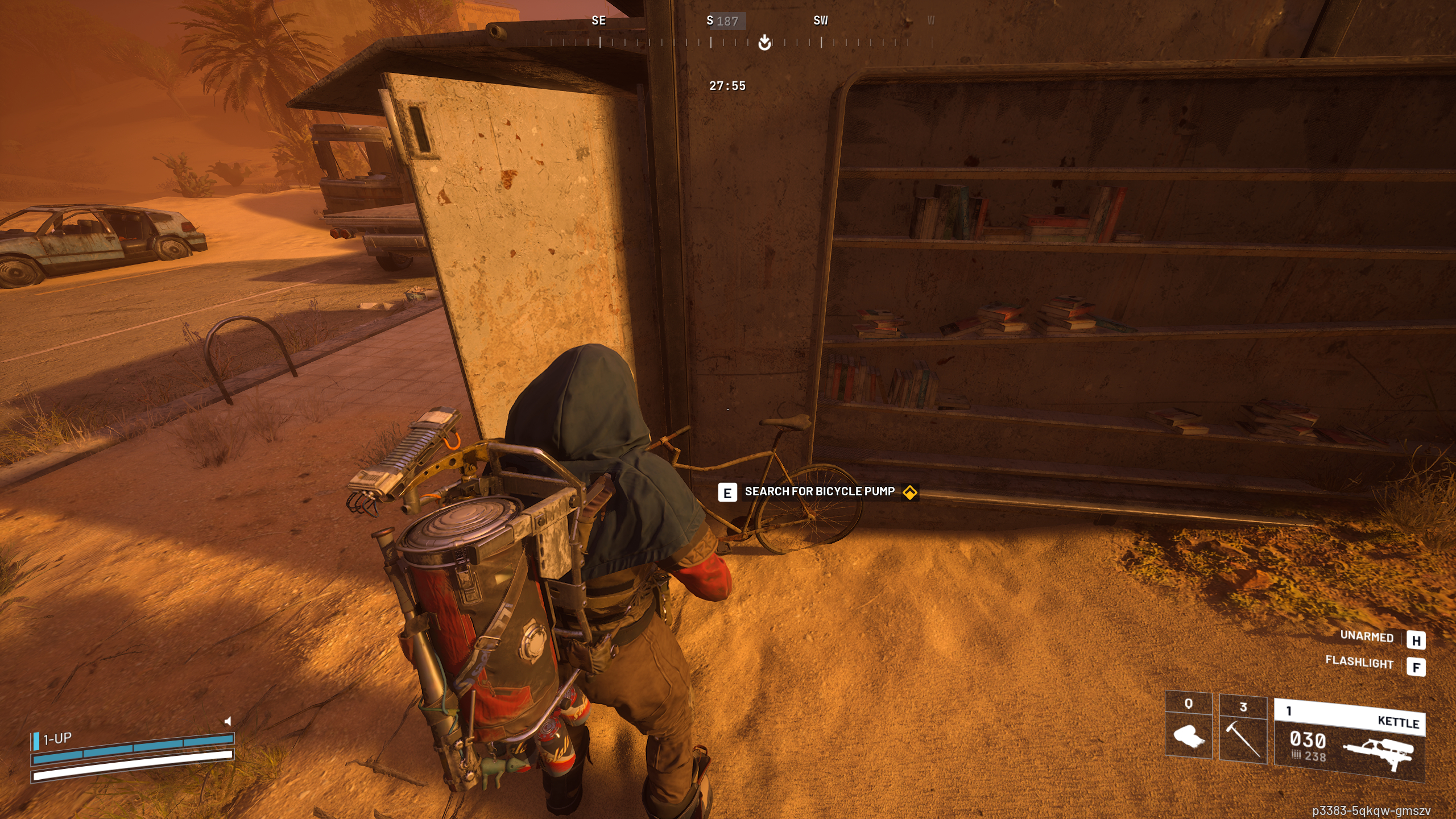Click the H keybind icon next to UNARMED
1456x819 pixels.
(x=1416, y=640)
